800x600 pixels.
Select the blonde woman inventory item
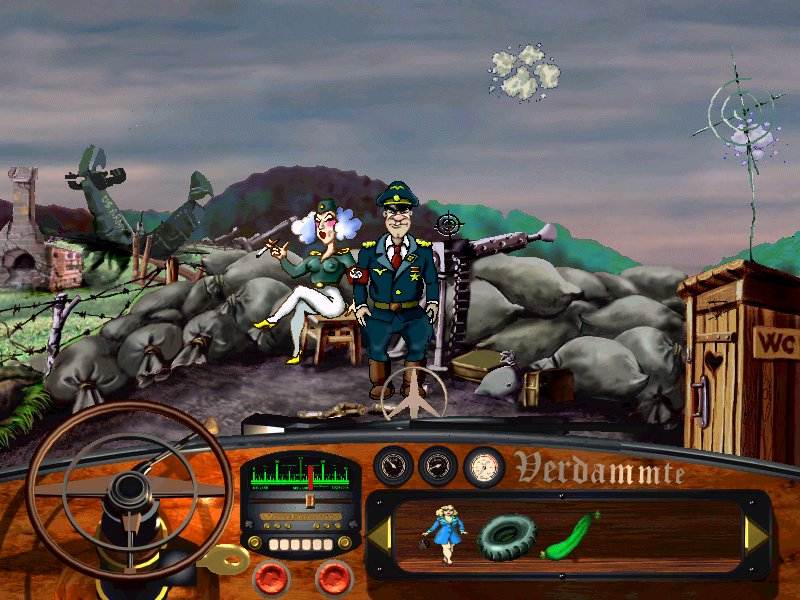click(443, 533)
